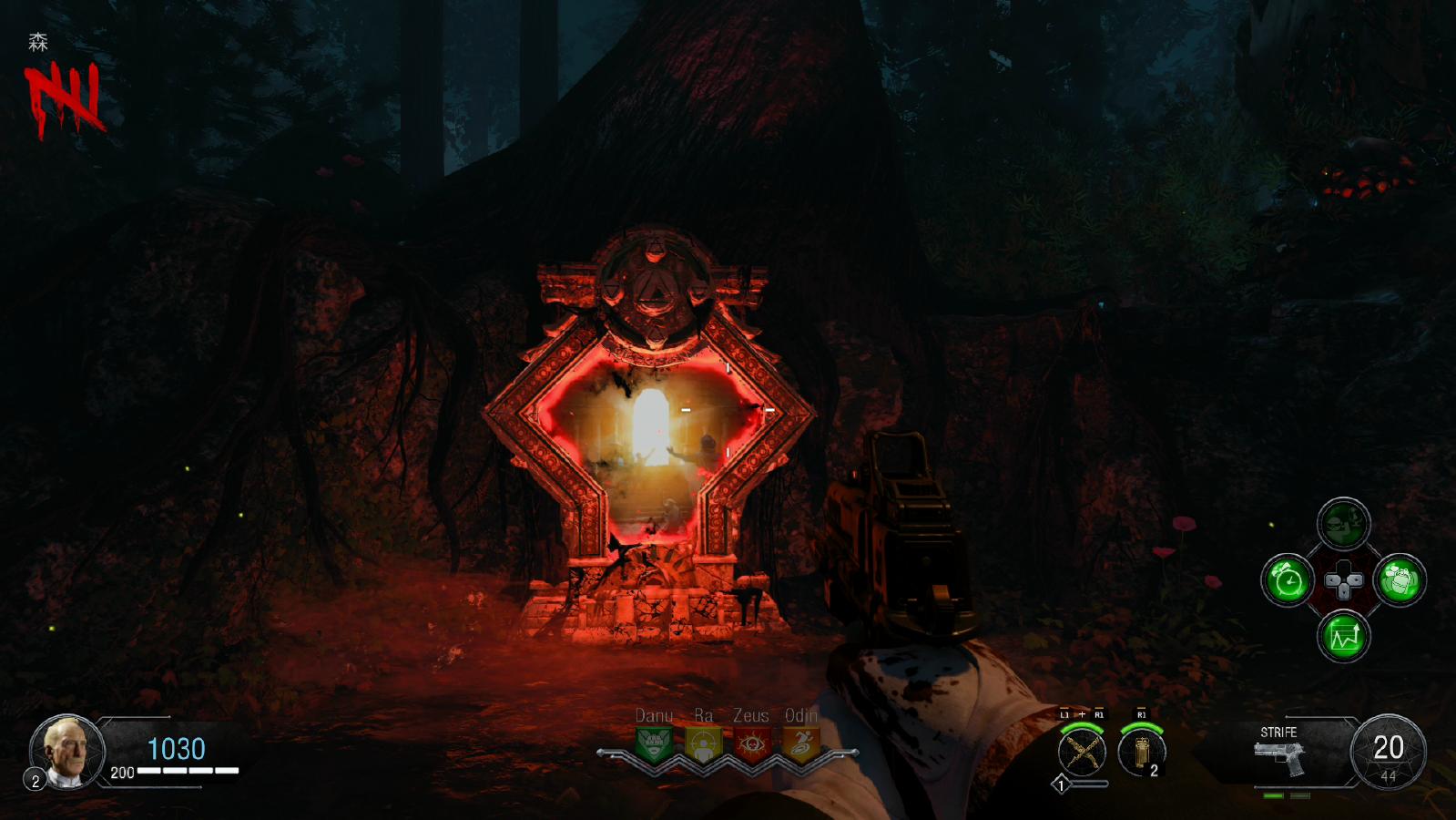This screenshot has width=1456, height=820.
Task: Select the Odin perk banner
Action: (x=800, y=743)
